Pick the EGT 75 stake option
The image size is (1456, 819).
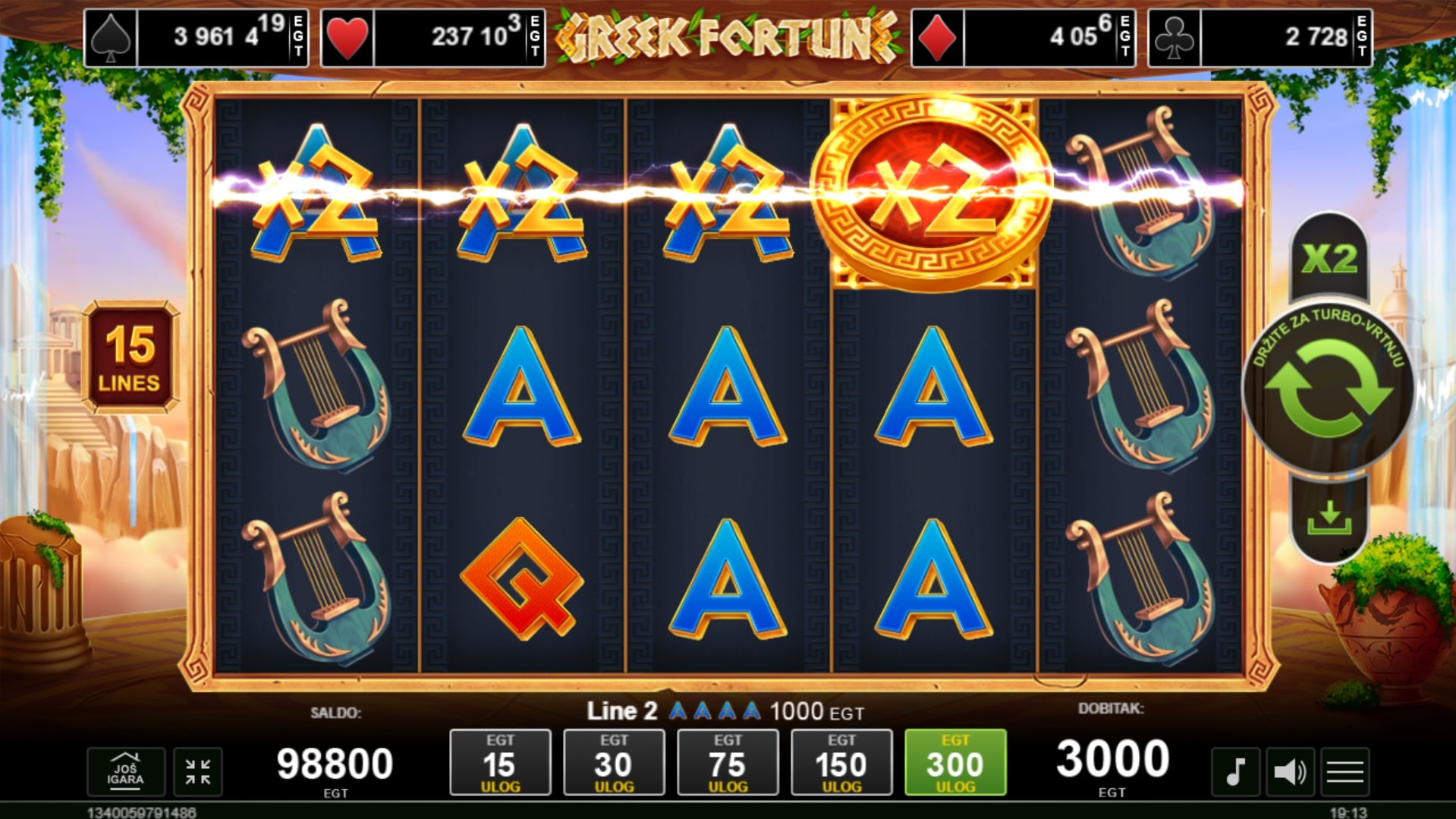click(x=728, y=763)
